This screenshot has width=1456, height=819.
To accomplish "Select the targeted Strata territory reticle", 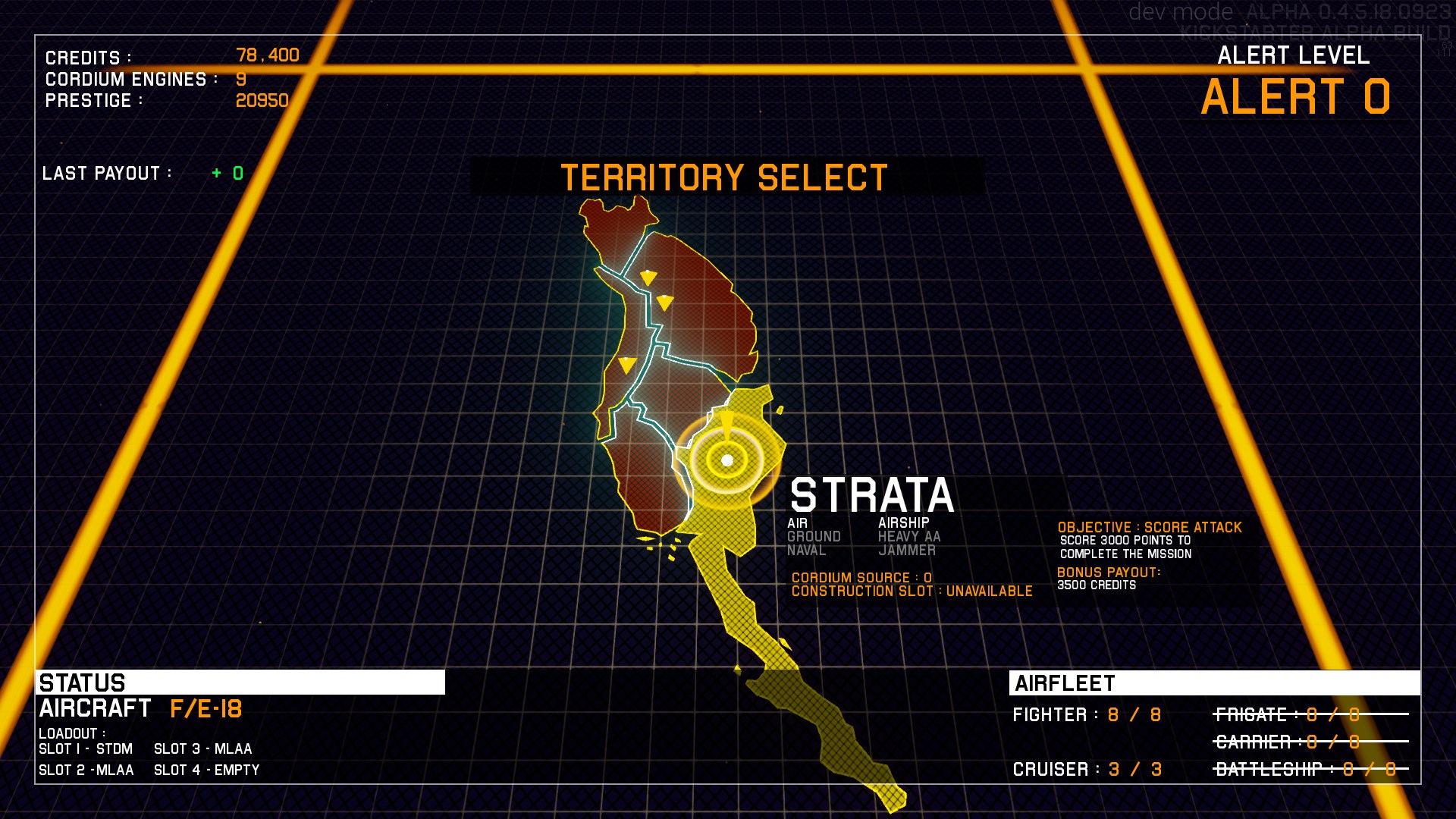I will [727, 460].
